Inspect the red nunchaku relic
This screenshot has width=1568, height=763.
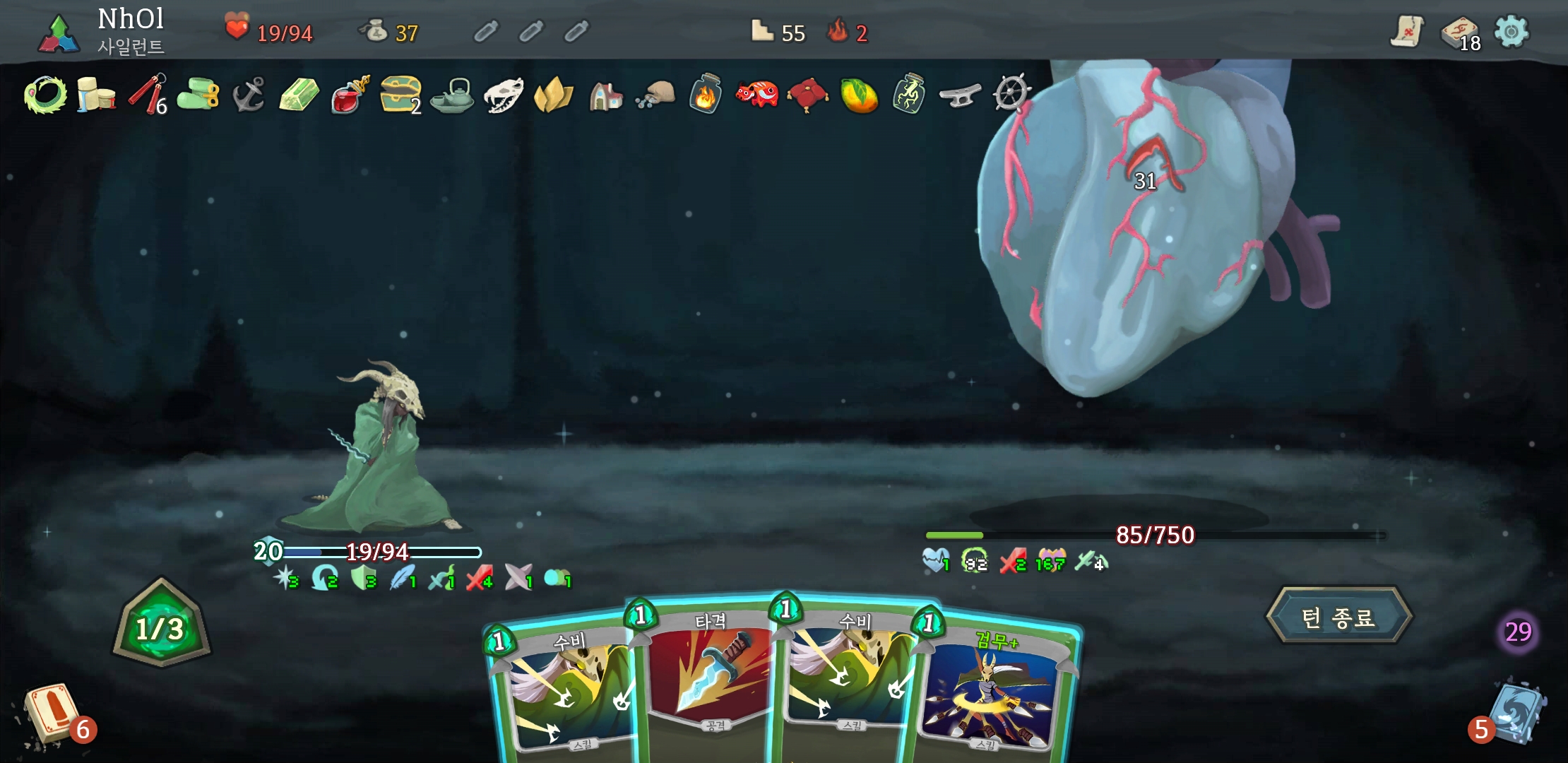click(x=147, y=95)
